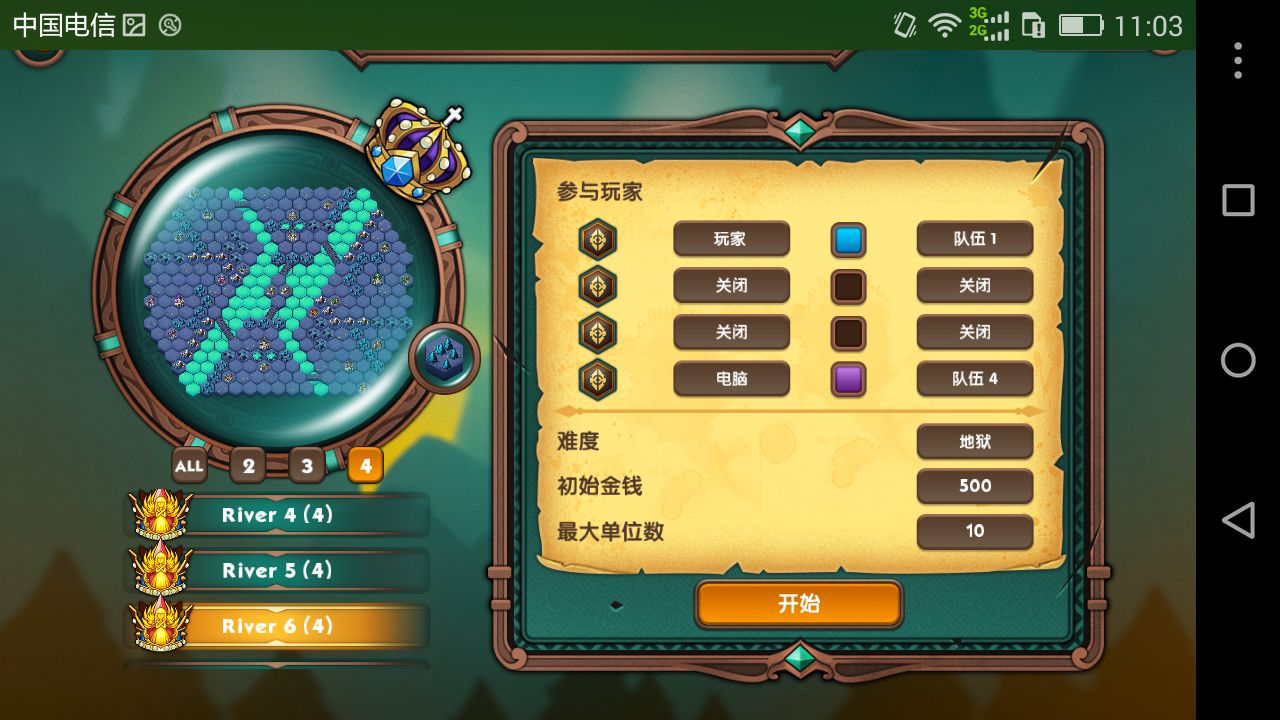Adjust the 500 starting money value
The width and height of the screenshot is (1280, 720).
[975, 486]
